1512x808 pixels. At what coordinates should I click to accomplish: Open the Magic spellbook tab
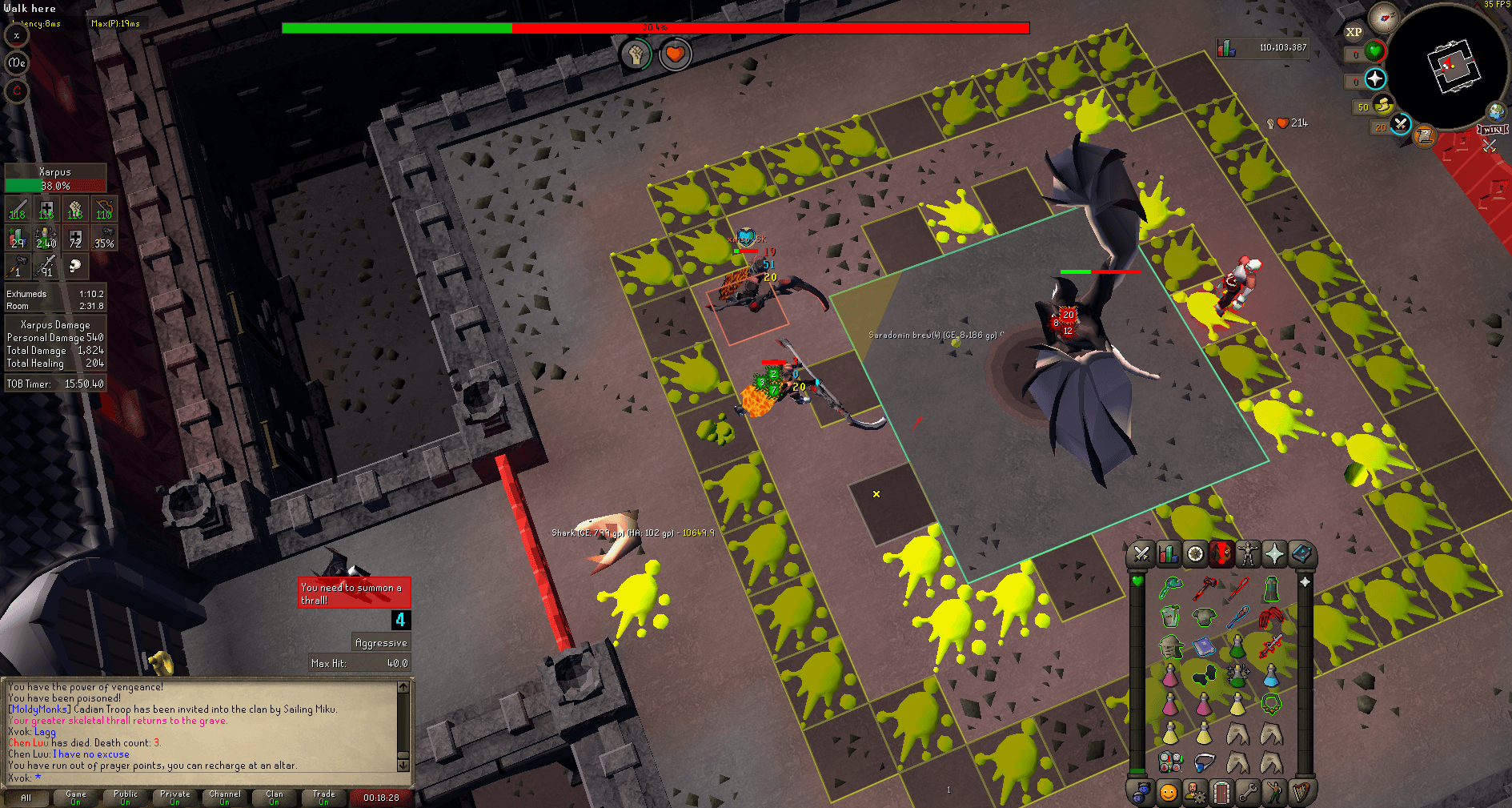pyautogui.click(x=1301, y=553)
